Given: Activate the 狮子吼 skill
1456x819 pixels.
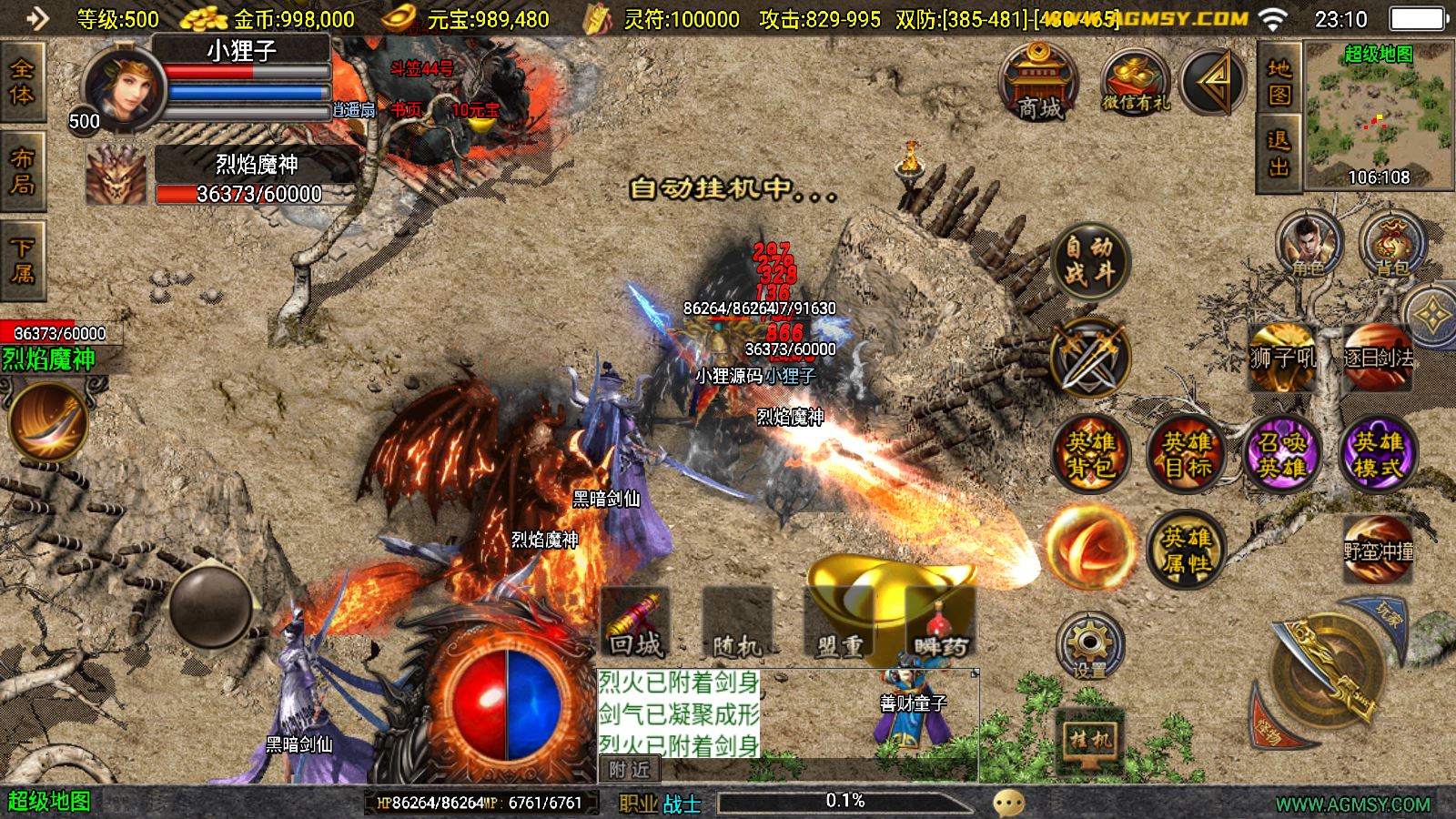Looking at the screenshot, I should [x=1282, y=358].
